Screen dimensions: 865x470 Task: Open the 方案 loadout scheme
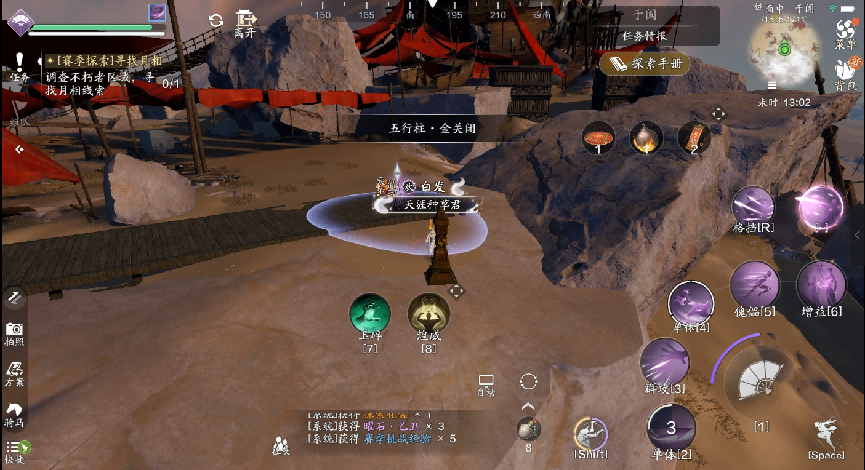click(14, 373)
